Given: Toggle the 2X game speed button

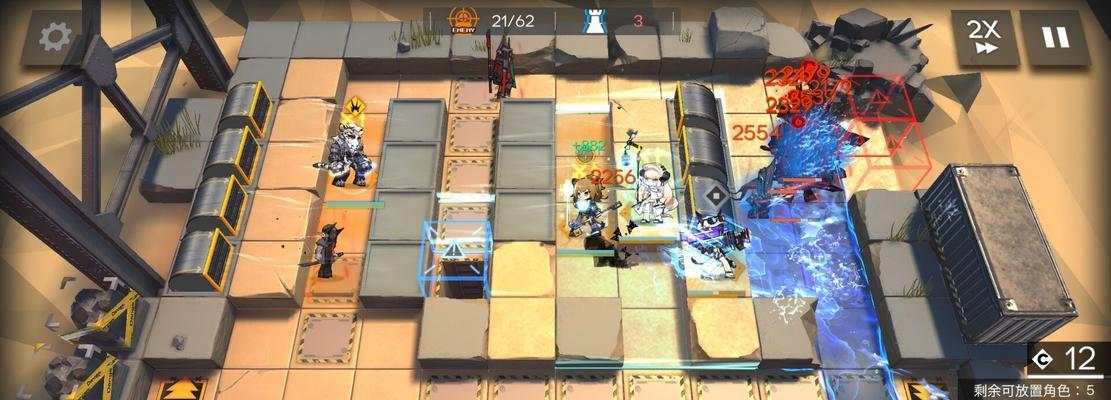Looking at the screenshot, I should (984, 38).
